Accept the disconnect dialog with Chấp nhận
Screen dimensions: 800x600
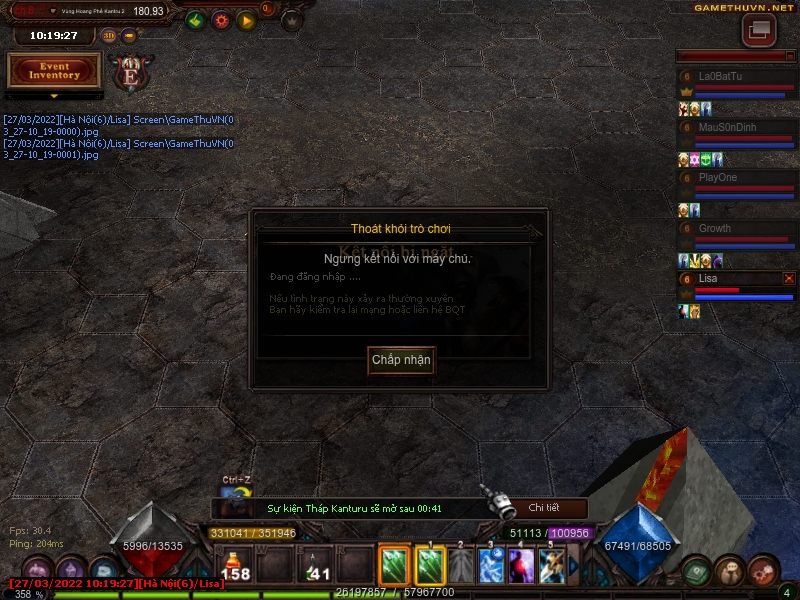click(401, 360)
